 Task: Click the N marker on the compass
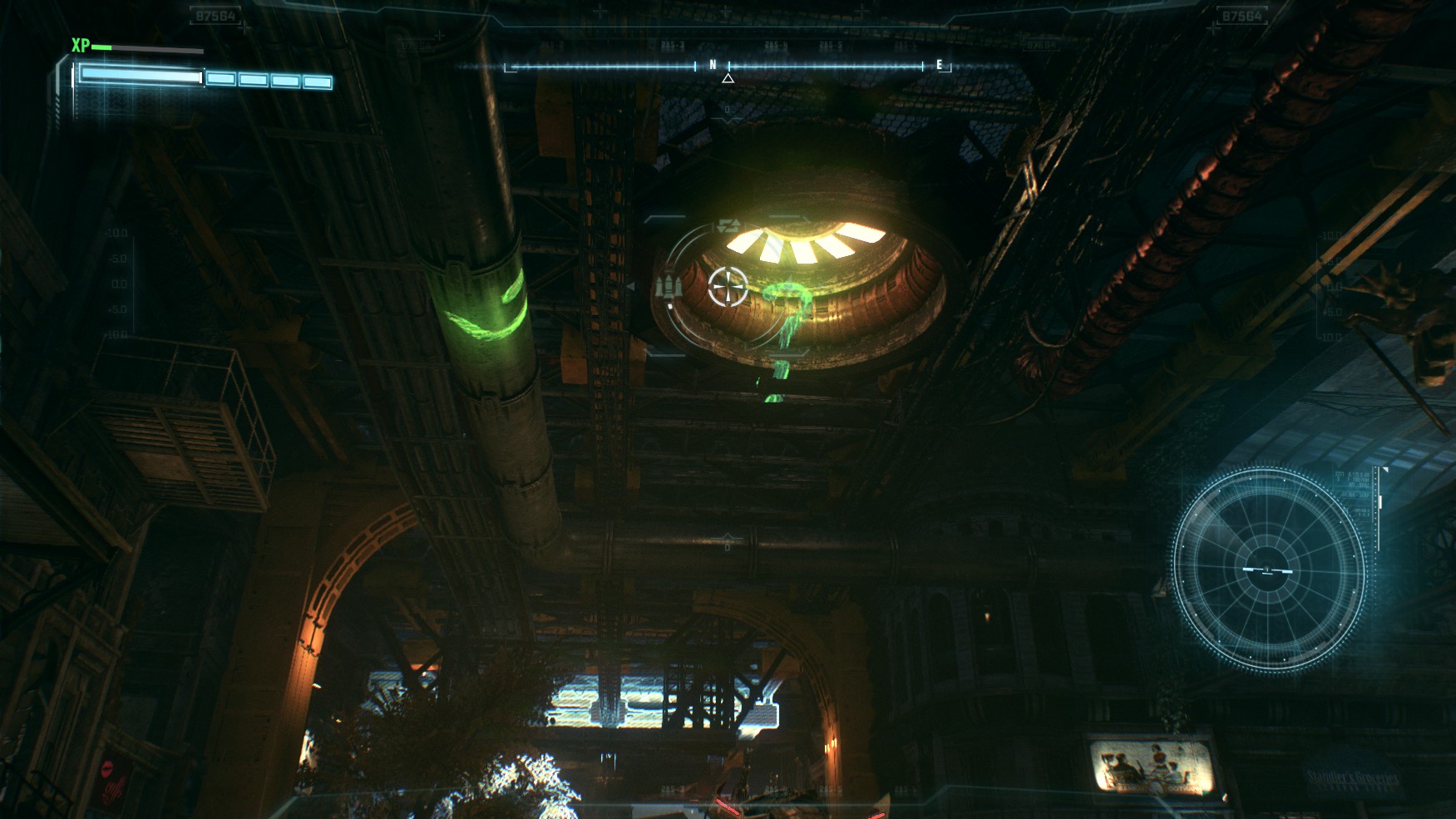click(x=713, y=65)
